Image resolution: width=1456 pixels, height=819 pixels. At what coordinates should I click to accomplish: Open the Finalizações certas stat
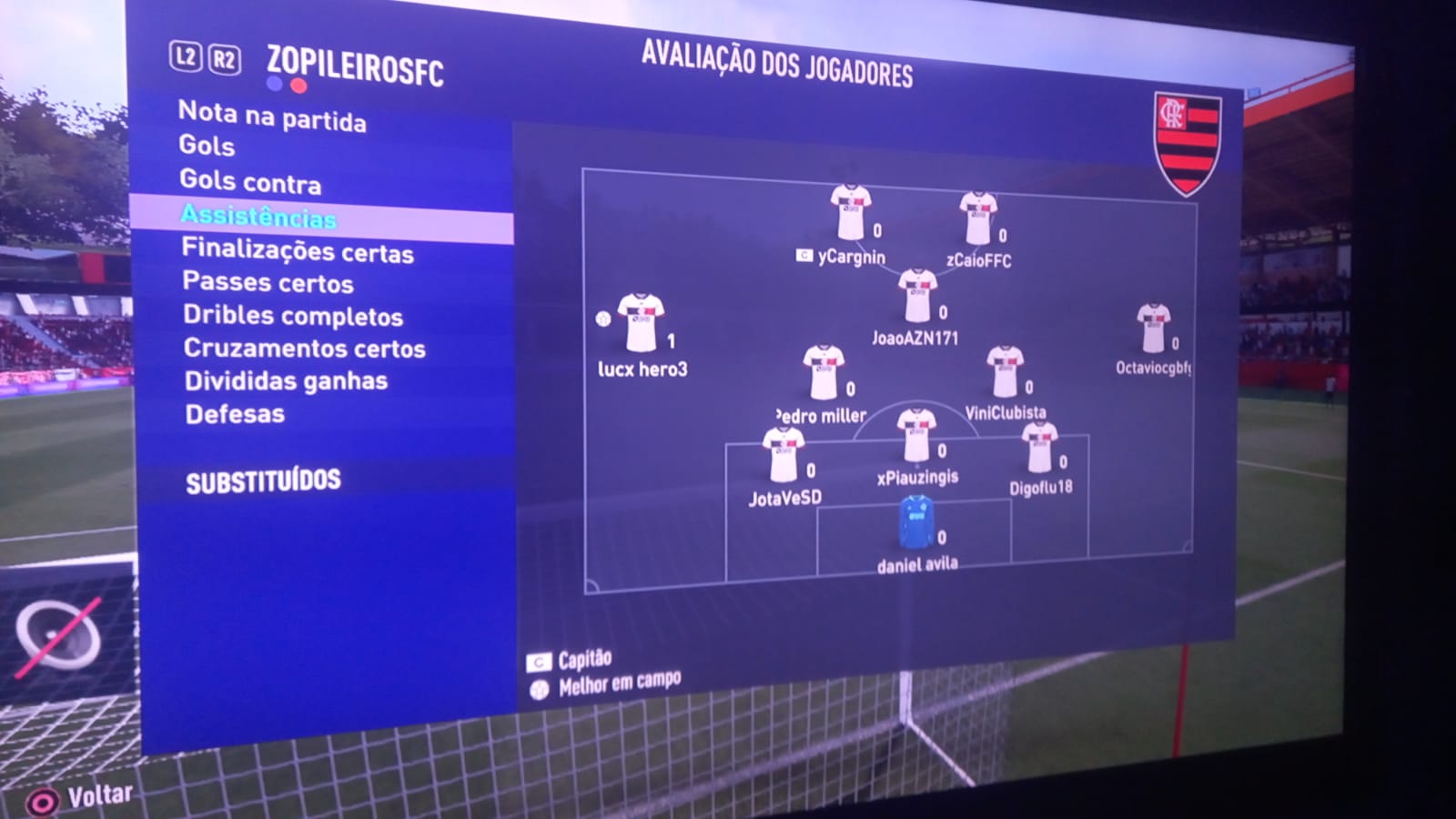point(298,250)
